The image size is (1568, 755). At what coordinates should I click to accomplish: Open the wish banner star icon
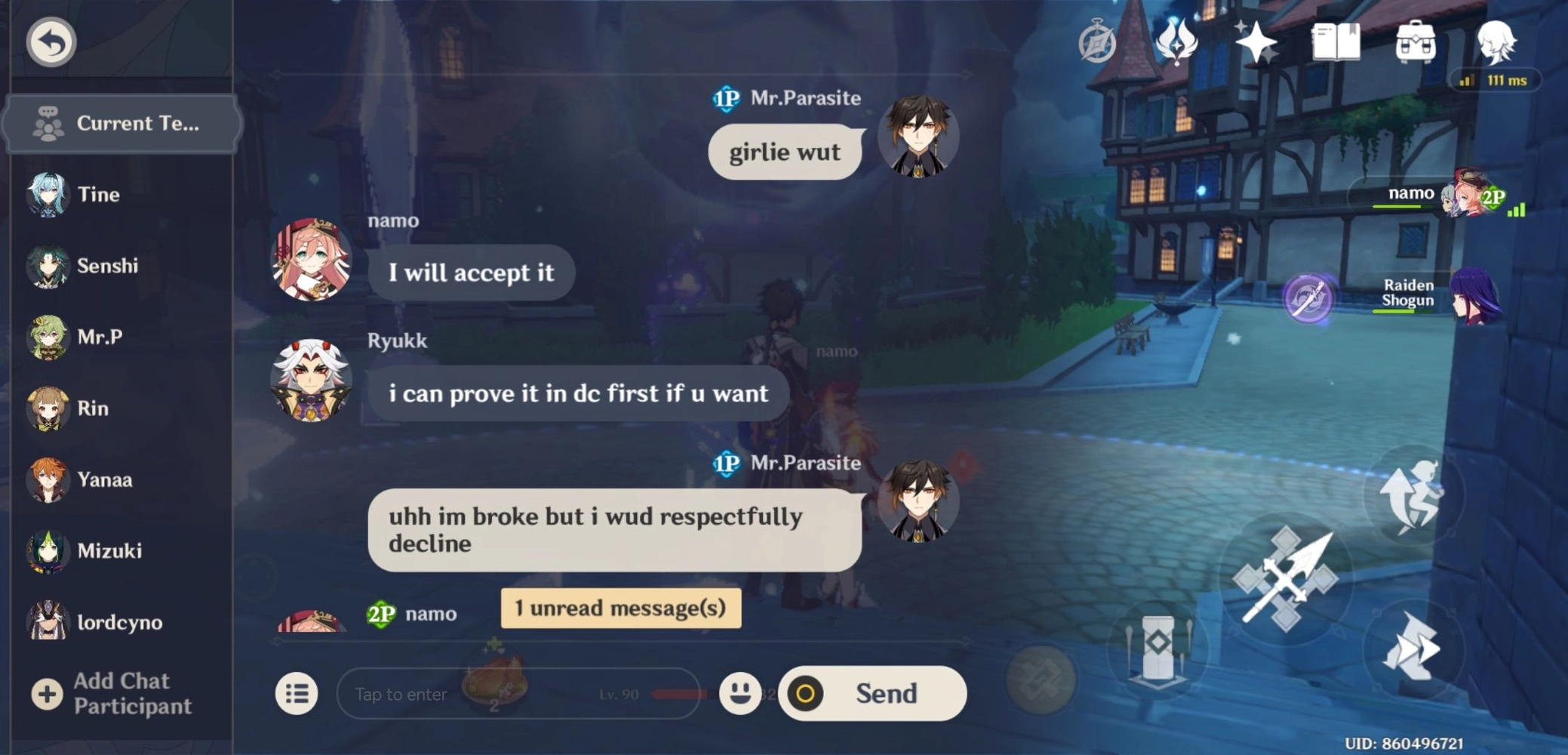[1255, 42]
